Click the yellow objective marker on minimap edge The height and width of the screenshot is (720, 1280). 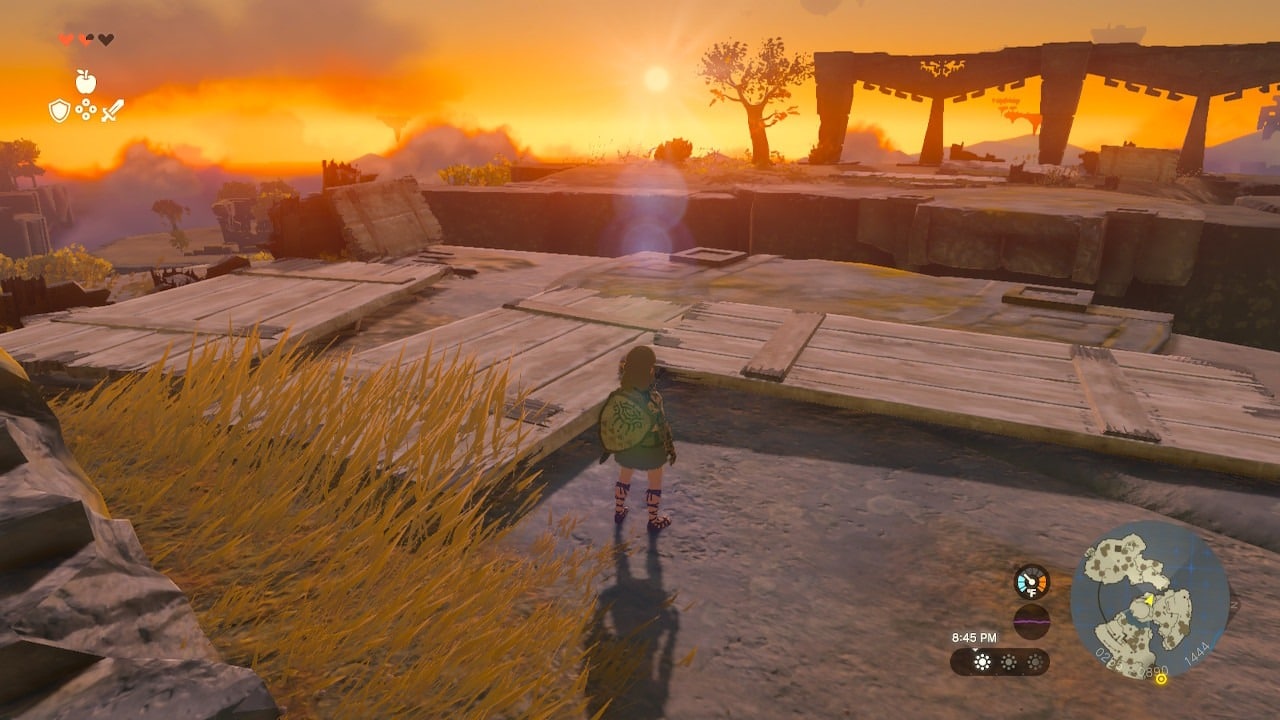(x=1161, y=679)
